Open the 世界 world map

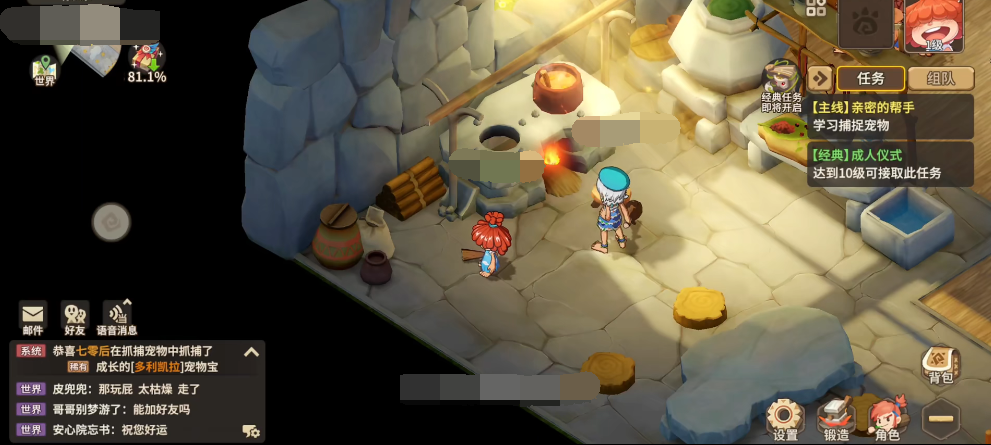coord(45,68)
